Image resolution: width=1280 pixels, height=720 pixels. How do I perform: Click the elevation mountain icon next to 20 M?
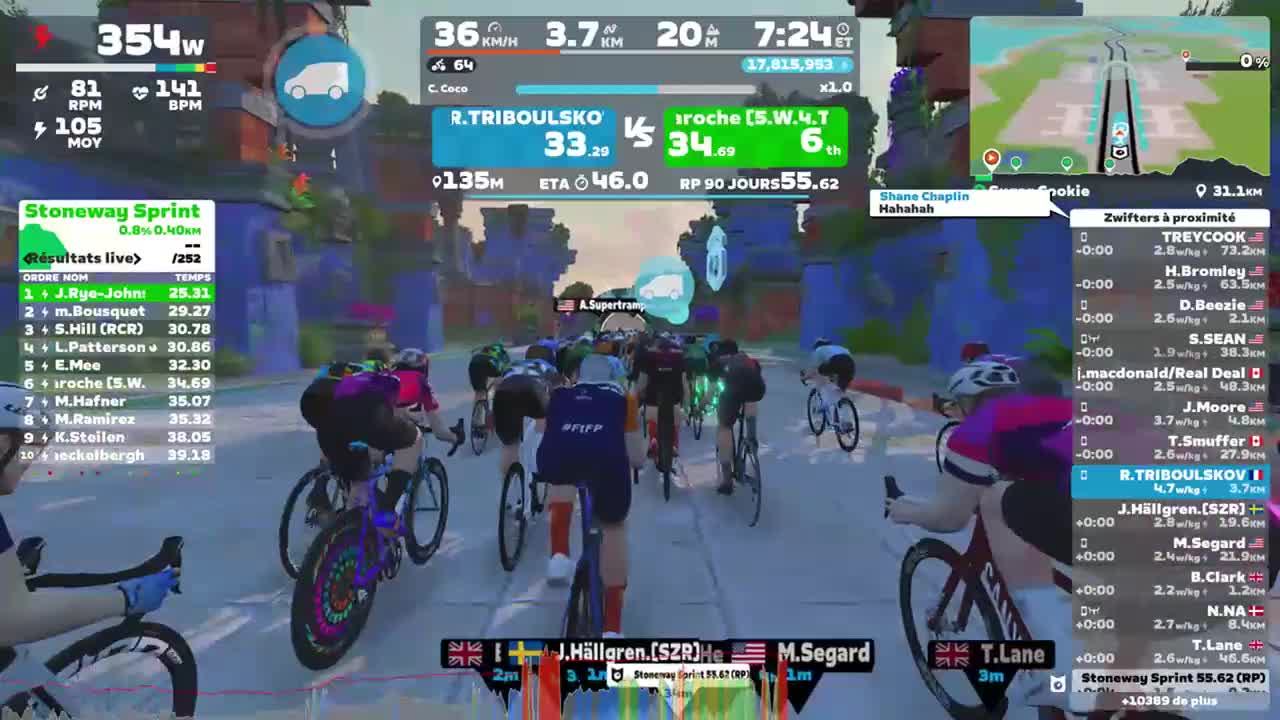[711, 31]
